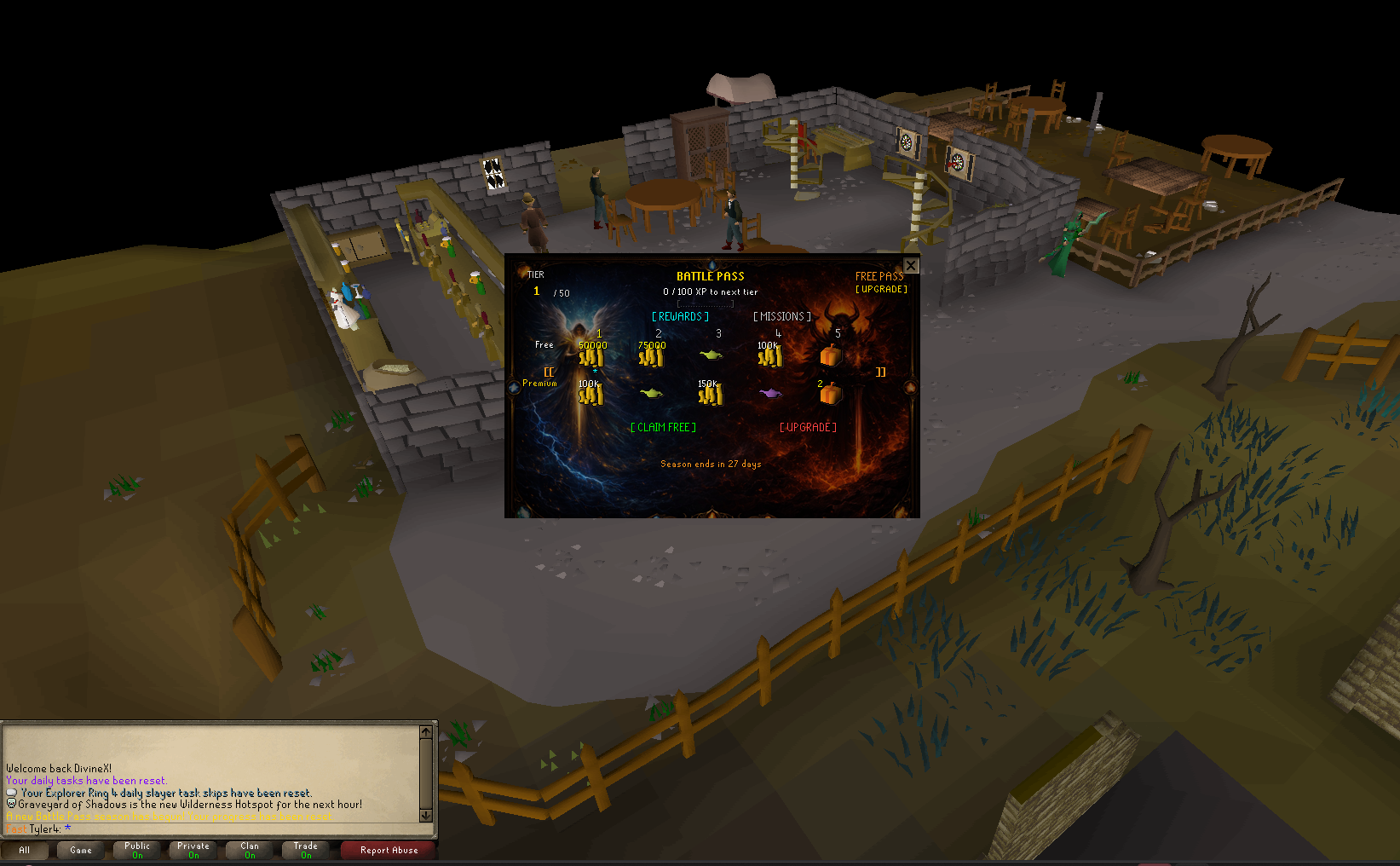
Task: Toggle Public chat off
Action: 136,849
